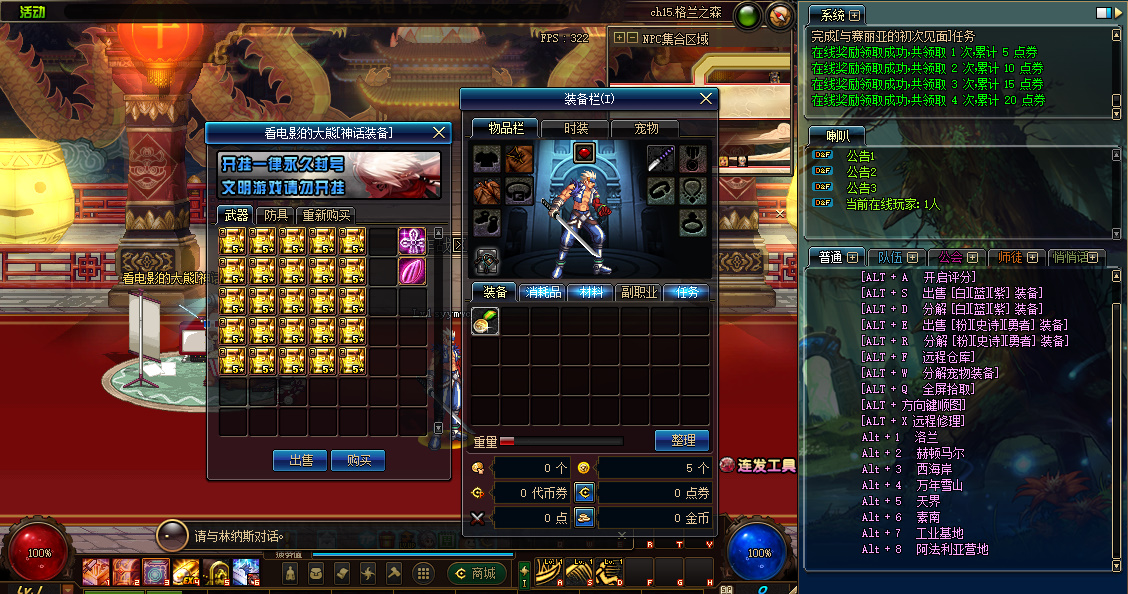Image resolution: width=1128 pixels, height=594 pixels.
Task: Switch to the 时装 tab
Action: 576,128
